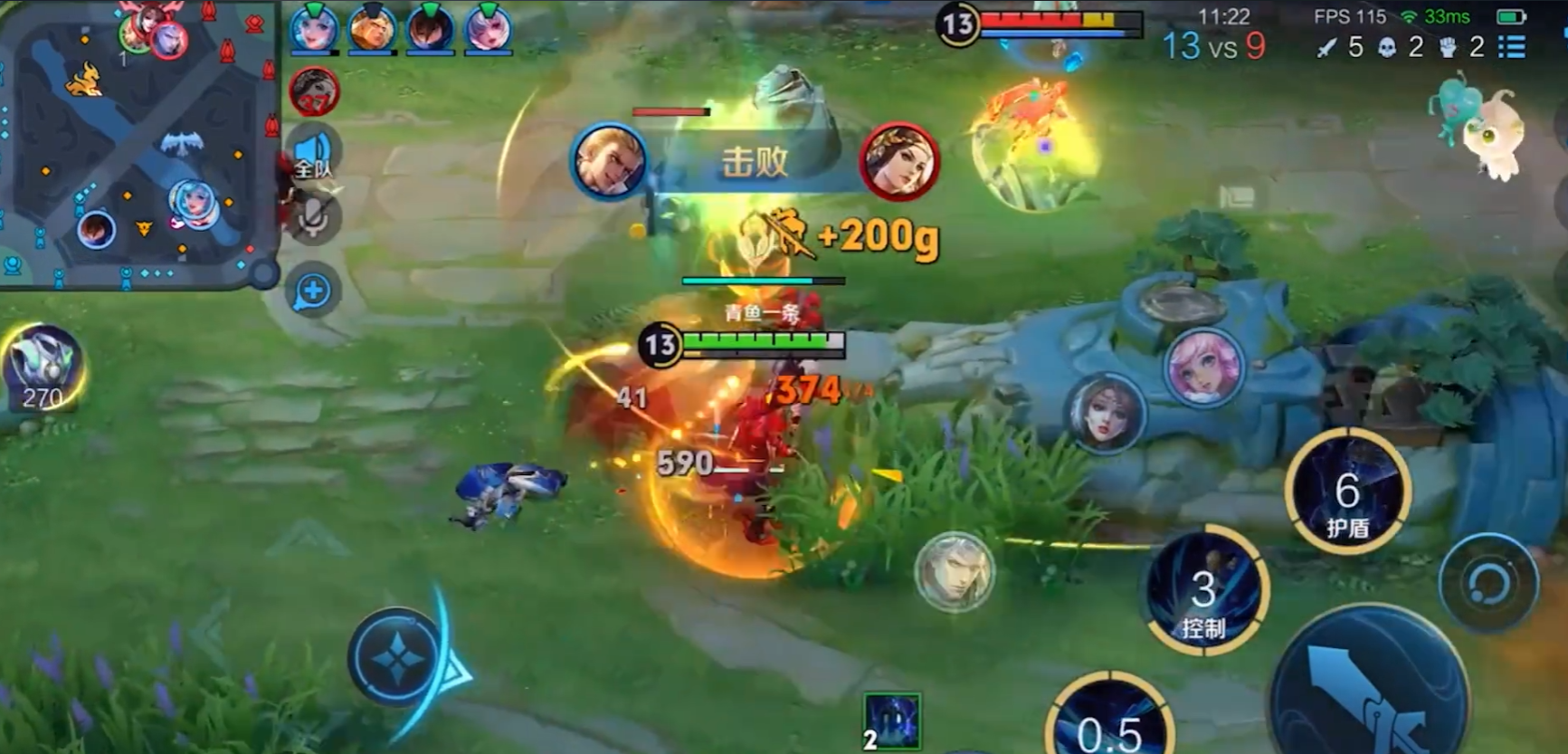Toggle the 全队 team voice speaker
The width and height of the screenshot is (1568, 754).
coord(314,156)
